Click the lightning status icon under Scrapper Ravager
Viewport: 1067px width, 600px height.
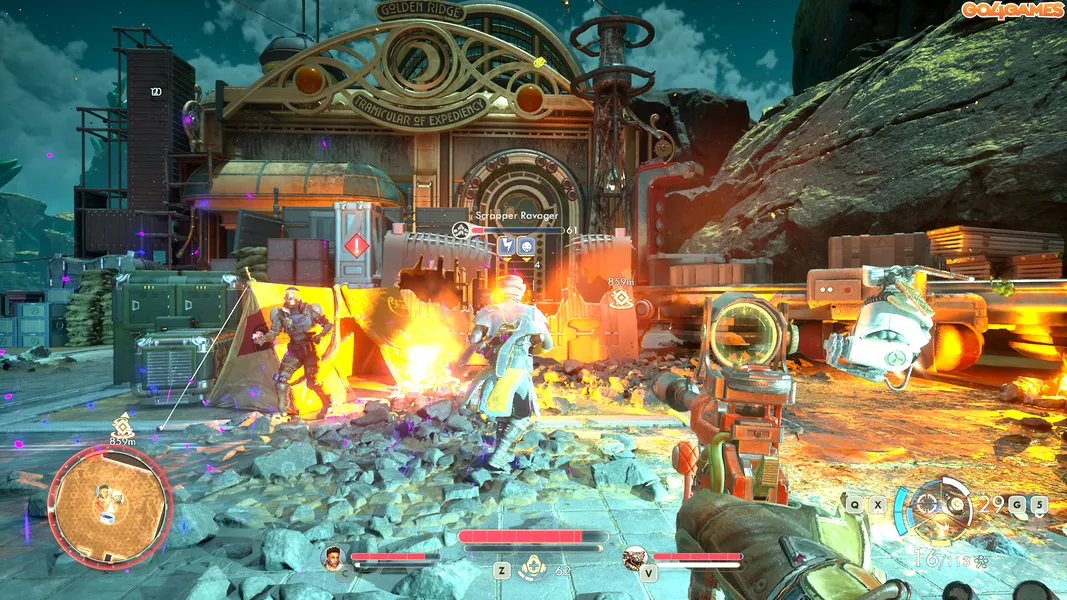click(505, 245)
